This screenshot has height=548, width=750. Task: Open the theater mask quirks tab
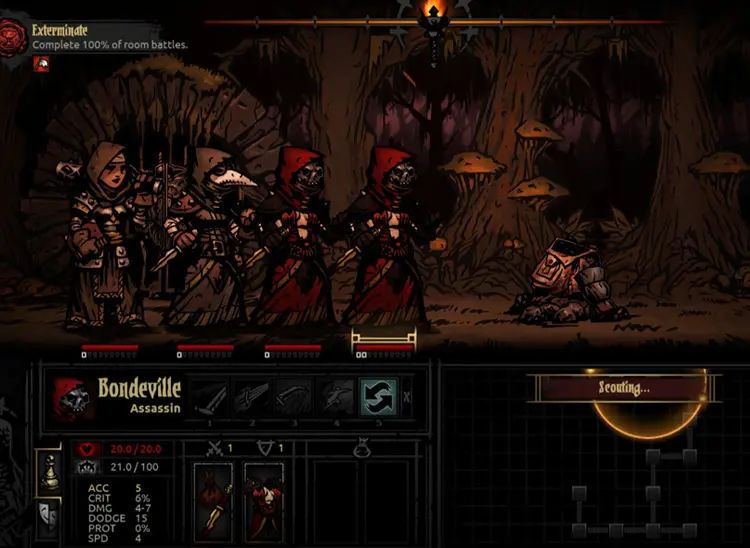(47, 516)
